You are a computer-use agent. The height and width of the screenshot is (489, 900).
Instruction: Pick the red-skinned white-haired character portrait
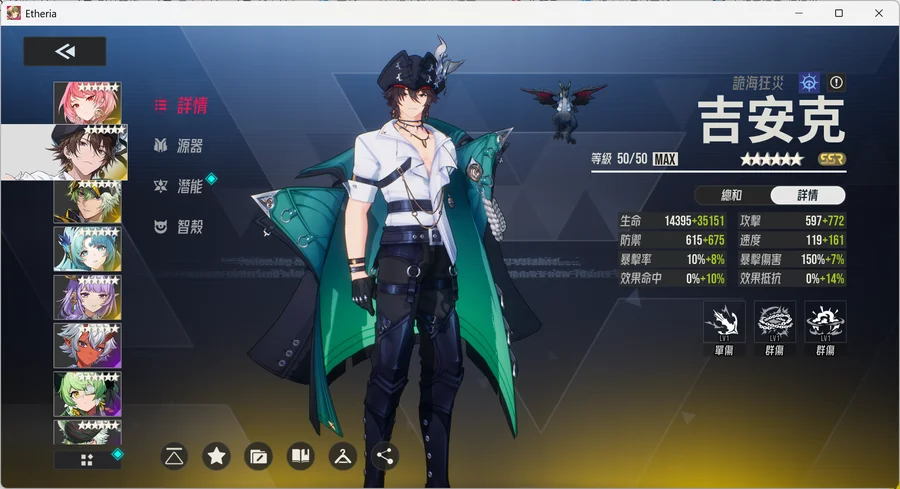(x=87, y=345)
